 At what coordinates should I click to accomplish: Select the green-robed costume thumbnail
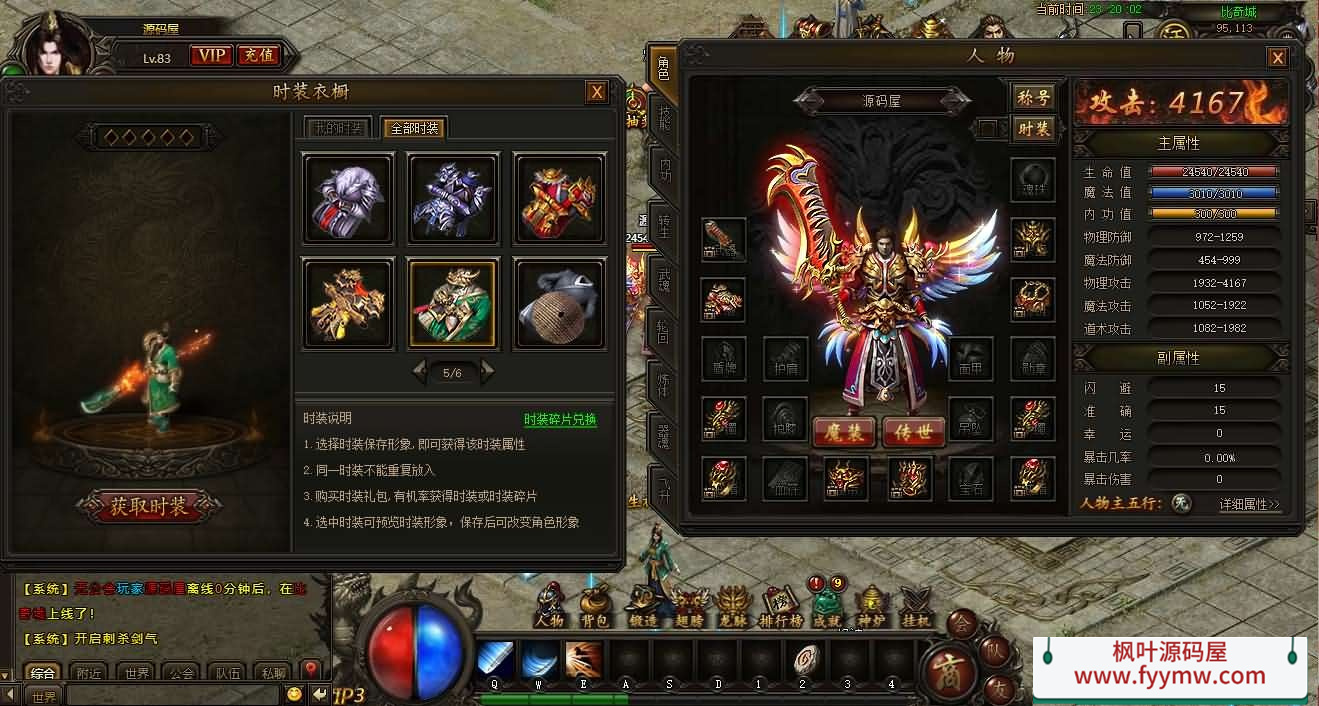click(x=452, y=303)
